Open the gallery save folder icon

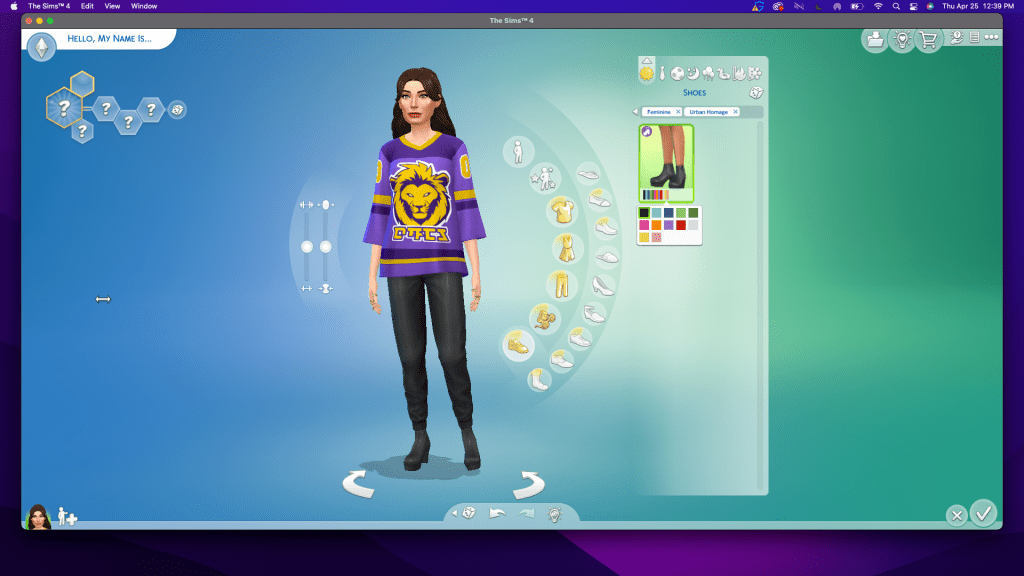876,40
